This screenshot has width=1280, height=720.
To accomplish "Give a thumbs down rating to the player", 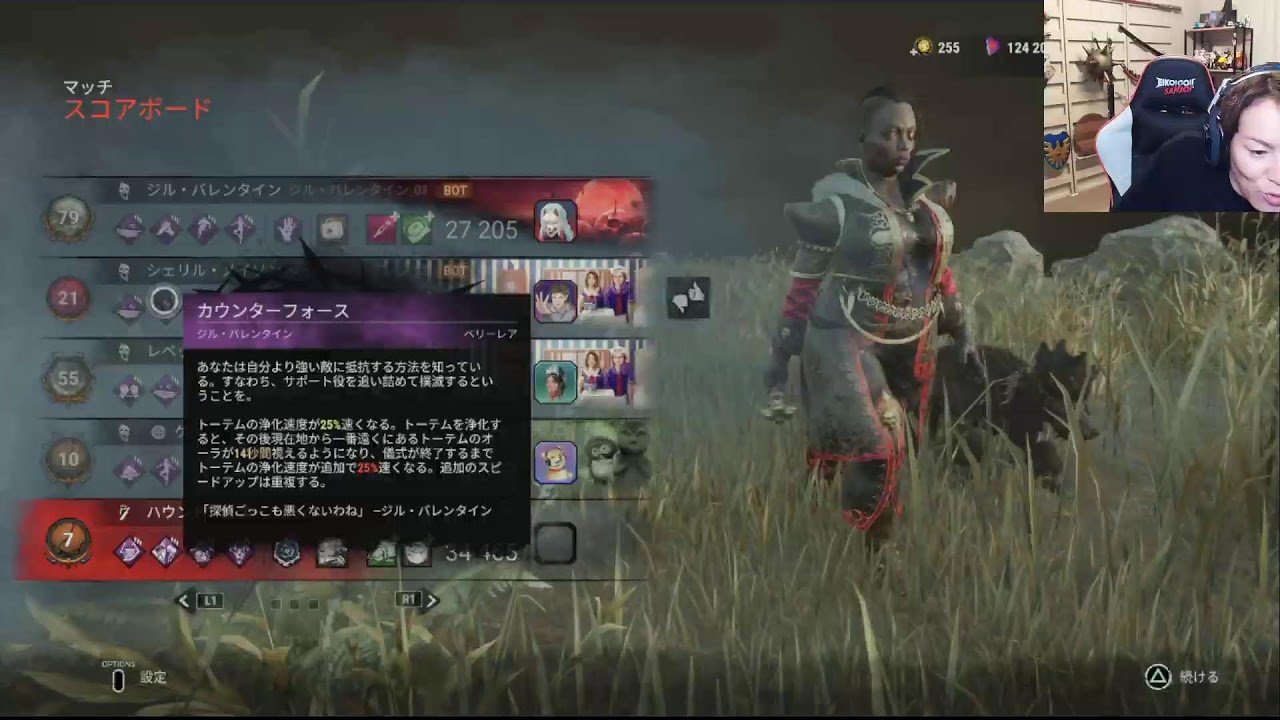I will pyautogui.click(x=680, y=303).
